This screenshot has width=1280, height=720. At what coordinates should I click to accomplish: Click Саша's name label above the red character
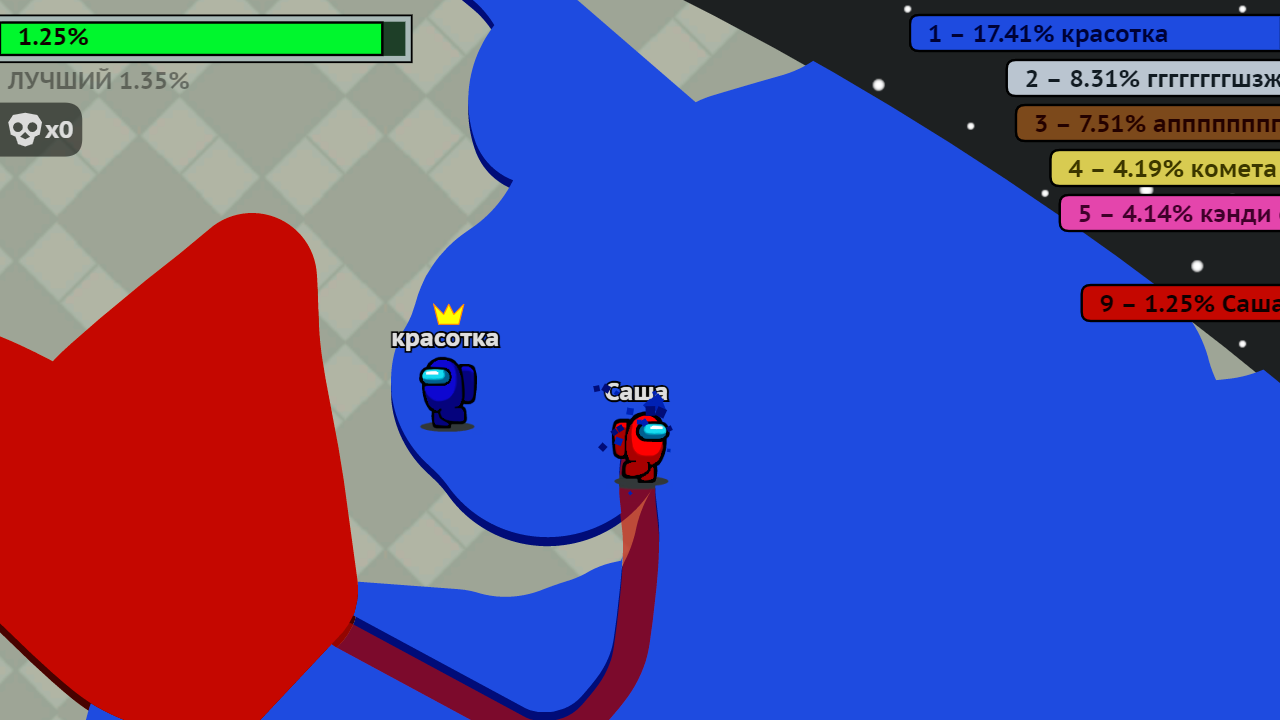pos(639,392)
